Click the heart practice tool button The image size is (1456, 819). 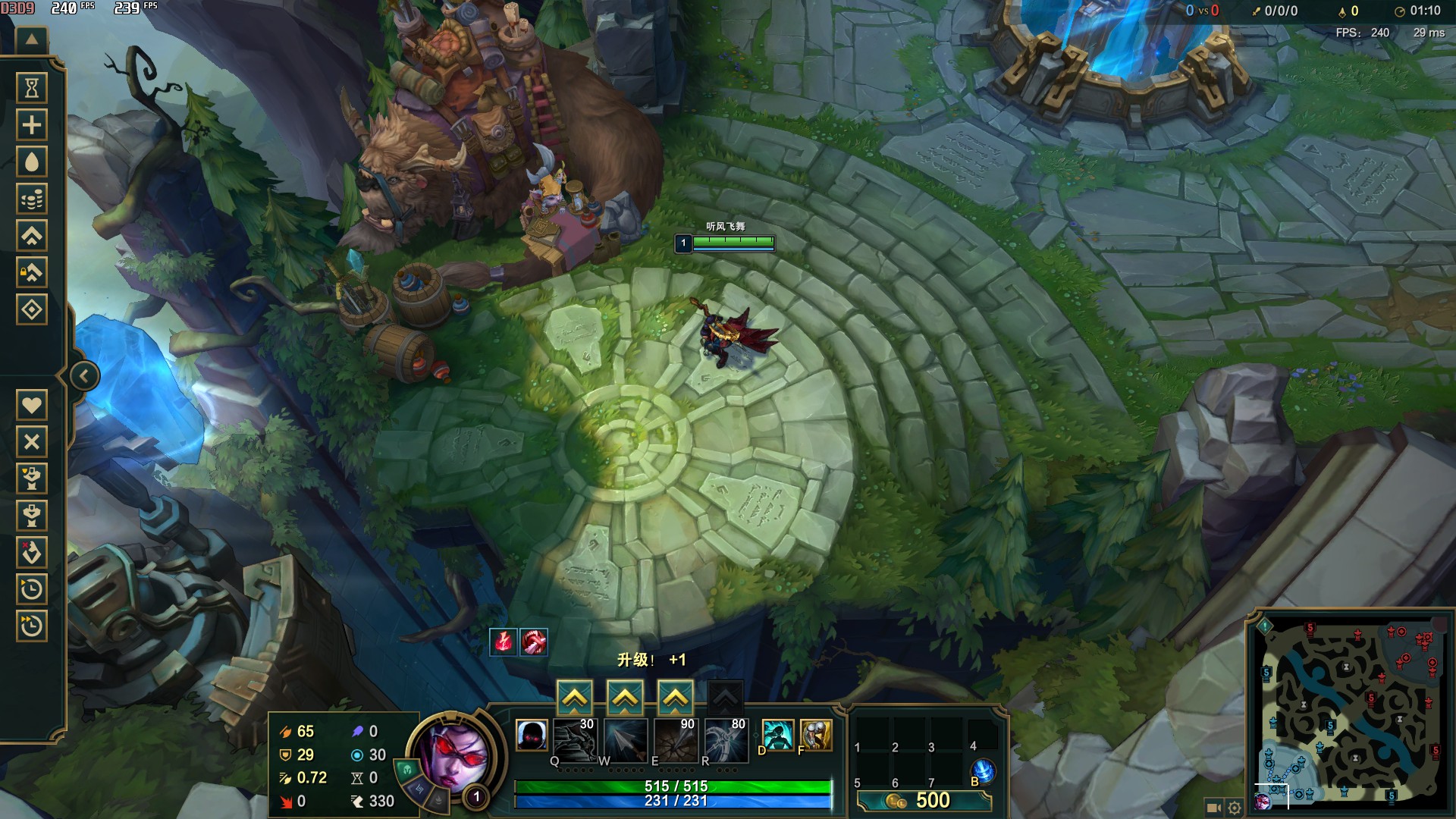(32, 405)
